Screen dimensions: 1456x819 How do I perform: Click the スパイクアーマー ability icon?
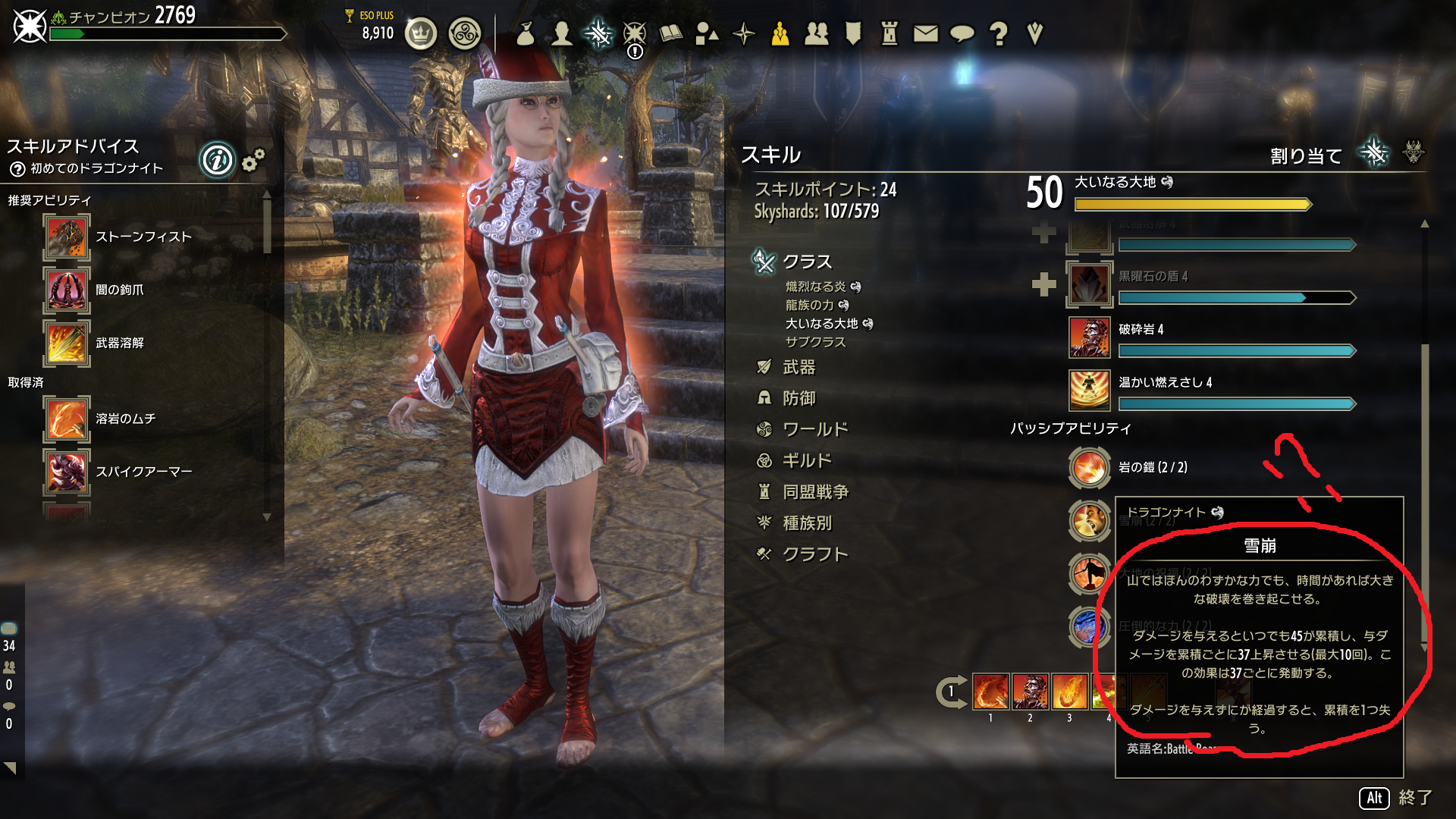(67, 472)
